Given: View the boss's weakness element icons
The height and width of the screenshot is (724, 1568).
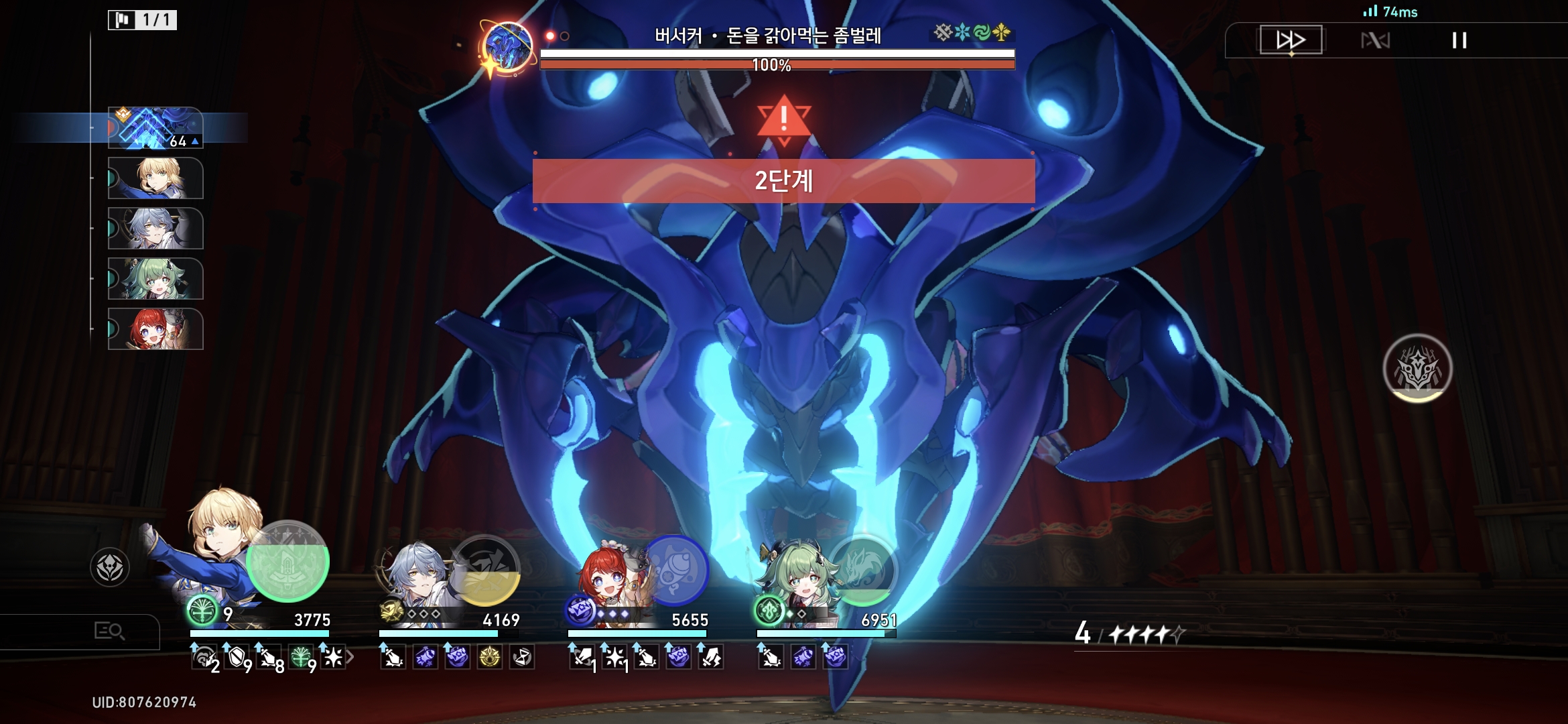Looking at the screenshot, I should click(972, 32).
